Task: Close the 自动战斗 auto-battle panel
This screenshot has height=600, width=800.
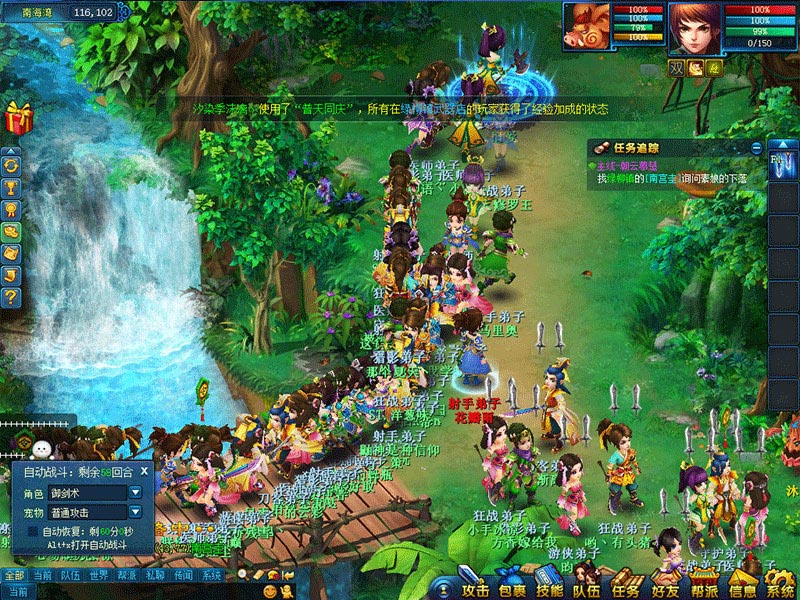Action: pos(145,471)
